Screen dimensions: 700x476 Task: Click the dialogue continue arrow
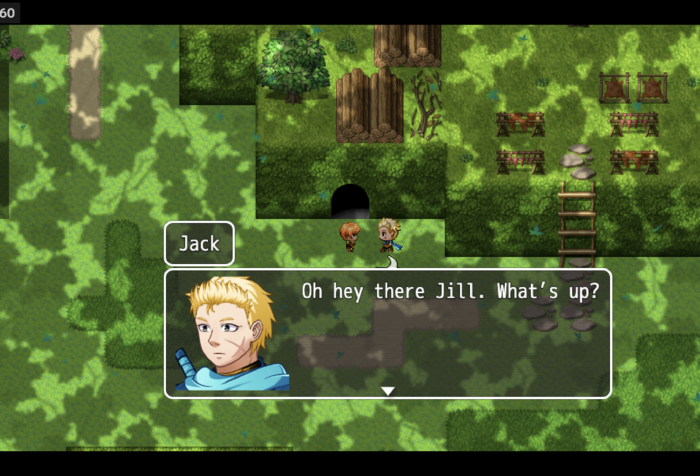[x=388, y=391]
